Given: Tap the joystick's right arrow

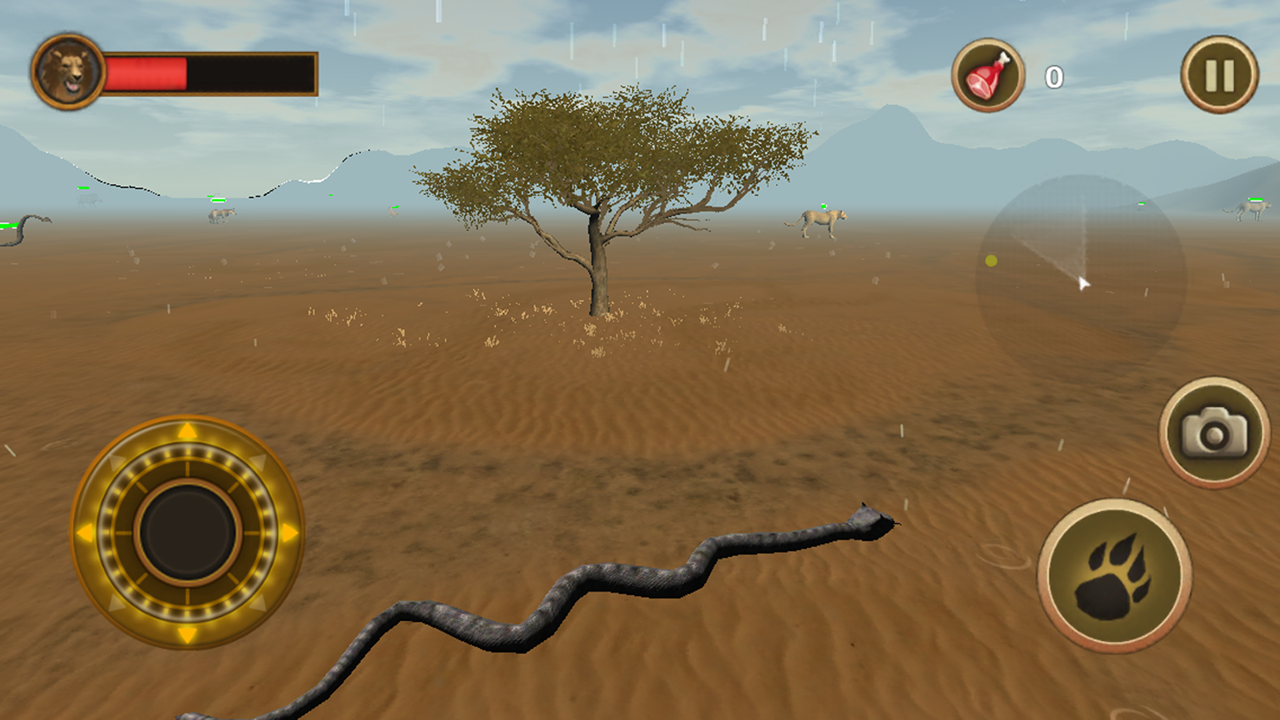Looking at the screenshot, I should 289,533.
